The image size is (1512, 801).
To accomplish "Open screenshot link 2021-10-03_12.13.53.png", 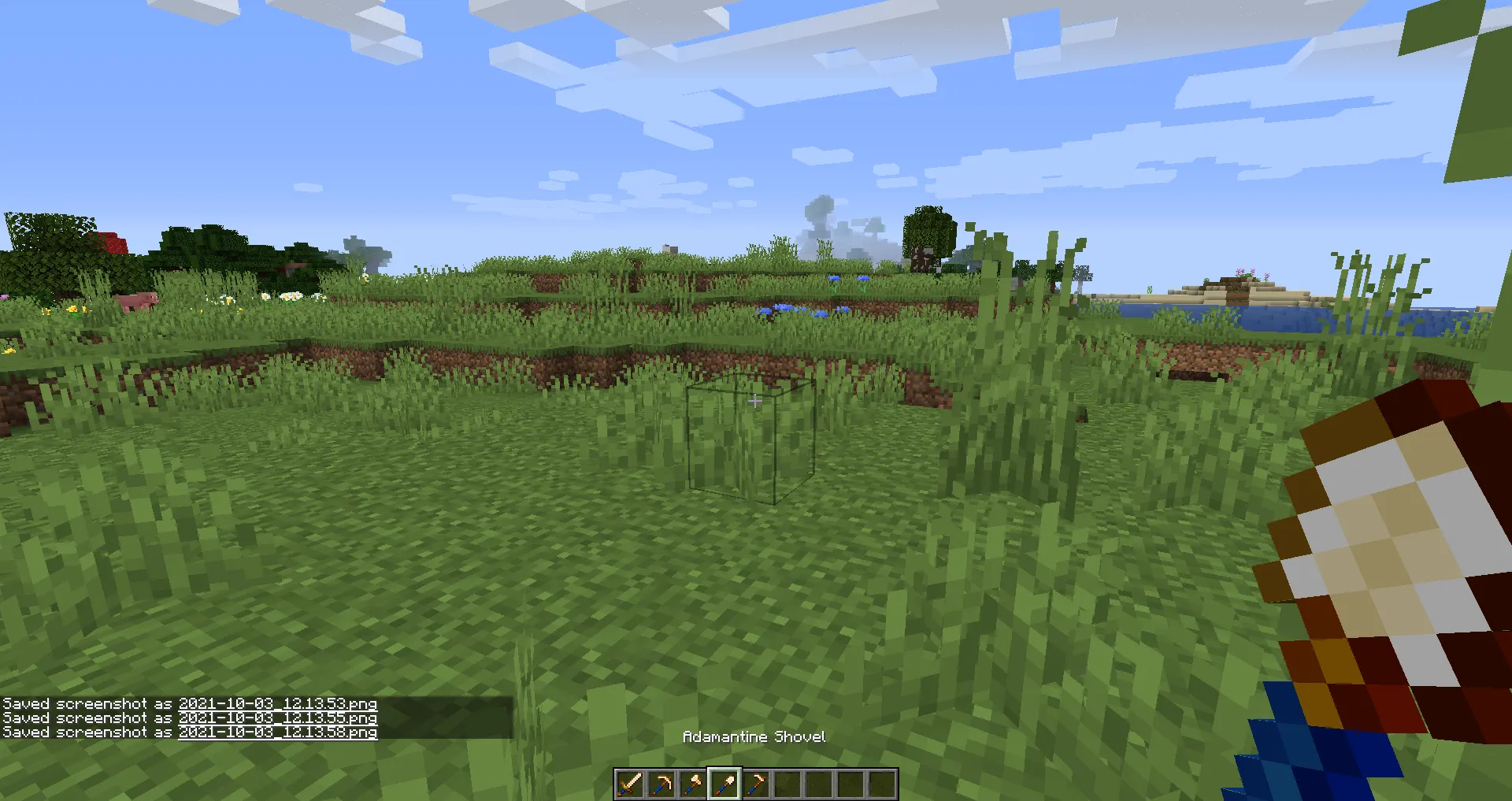I will tap(278, 703).
